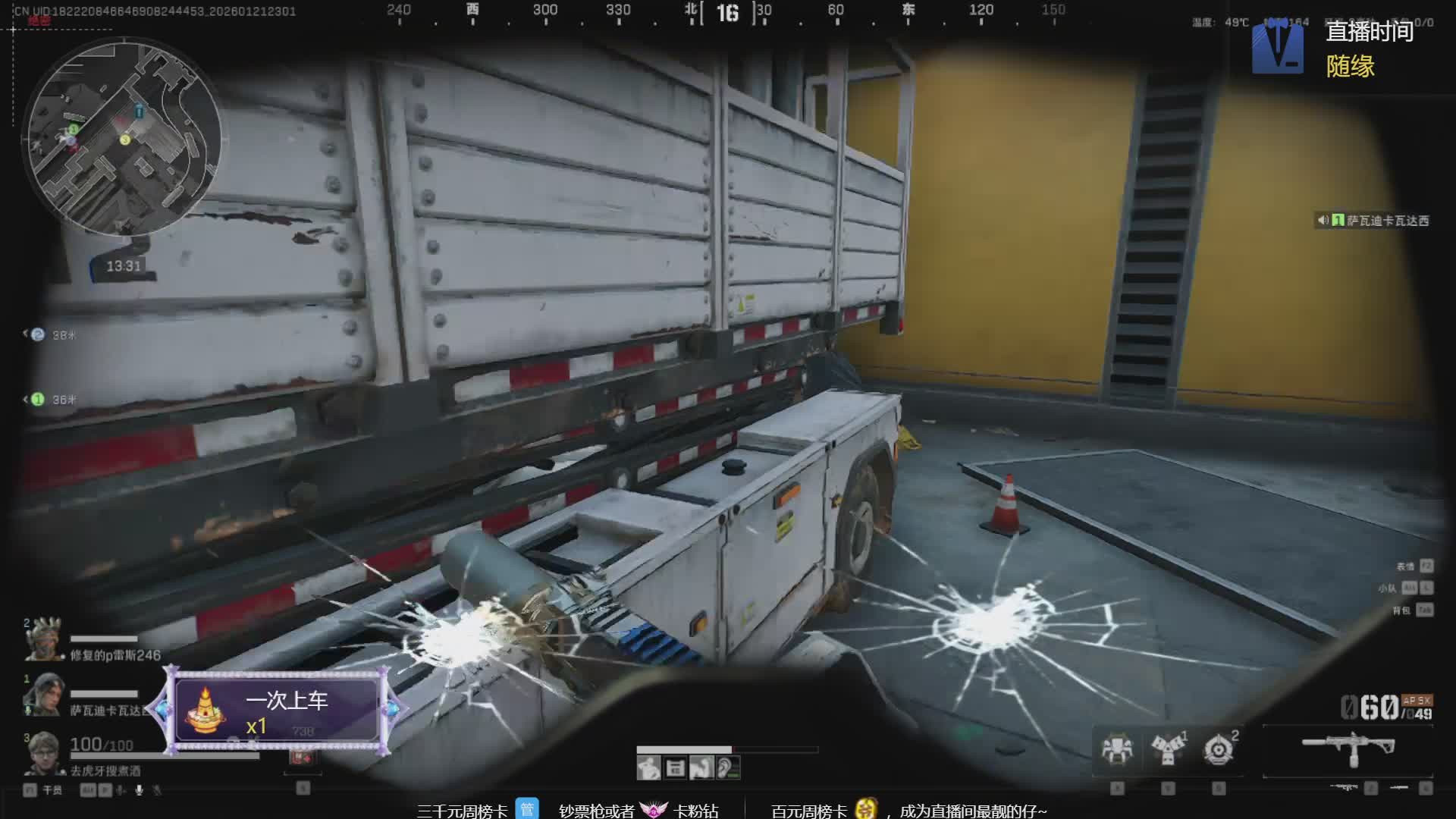Select teammate 萨瓦迪卡瓦达西 portrait
The width and height of the screenshot is (1456, 819).
coord(43,694)
